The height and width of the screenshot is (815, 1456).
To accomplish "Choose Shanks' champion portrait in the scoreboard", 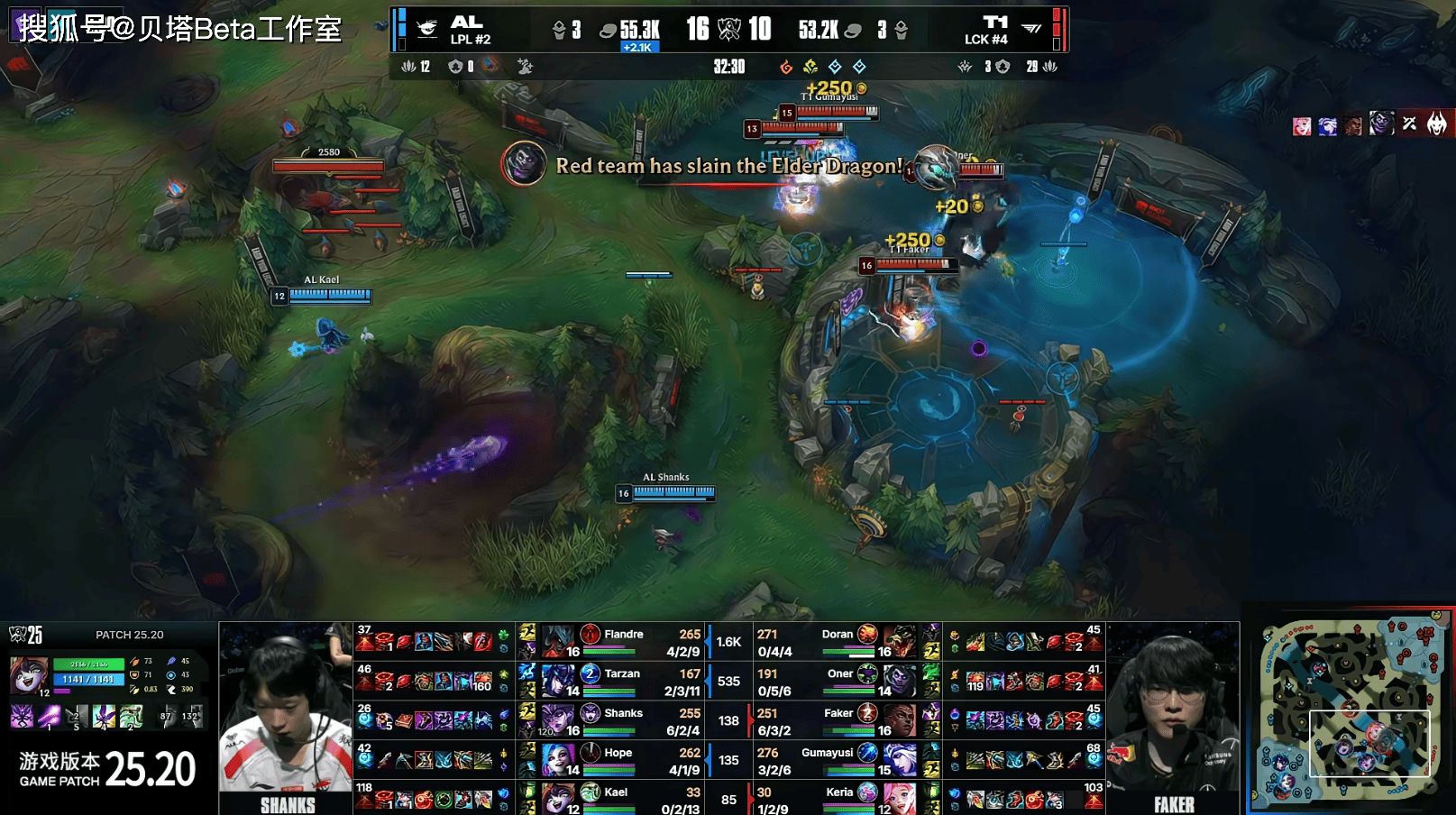I will click(x=557, y=720).
